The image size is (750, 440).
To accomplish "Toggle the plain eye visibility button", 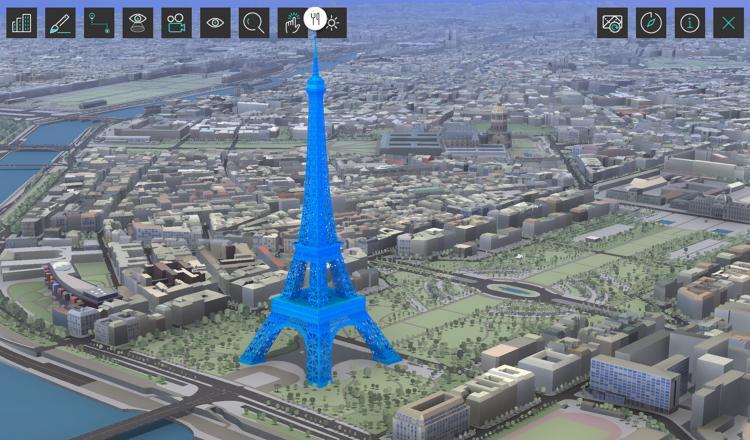I will [x=215, y=23].
